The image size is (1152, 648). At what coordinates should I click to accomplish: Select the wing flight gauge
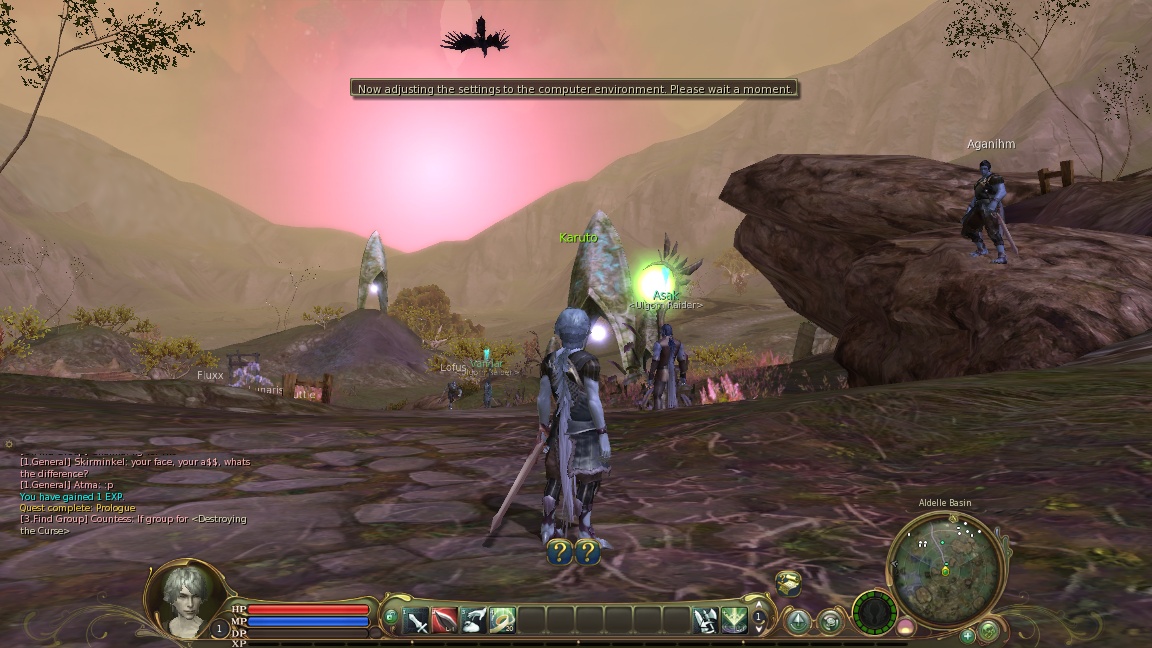click(873, 612)
